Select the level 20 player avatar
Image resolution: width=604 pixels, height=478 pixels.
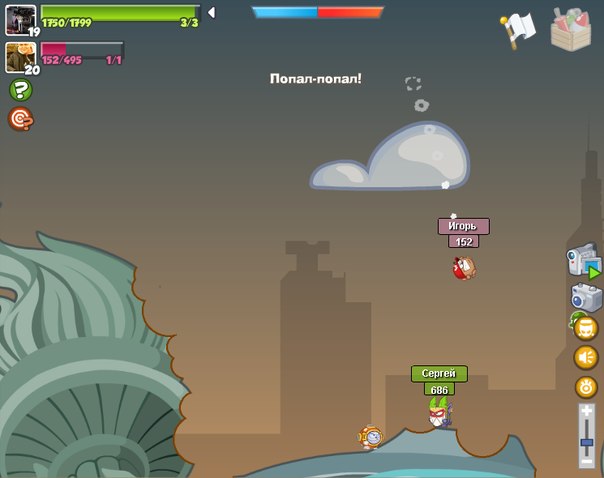[x=20, y=56]
